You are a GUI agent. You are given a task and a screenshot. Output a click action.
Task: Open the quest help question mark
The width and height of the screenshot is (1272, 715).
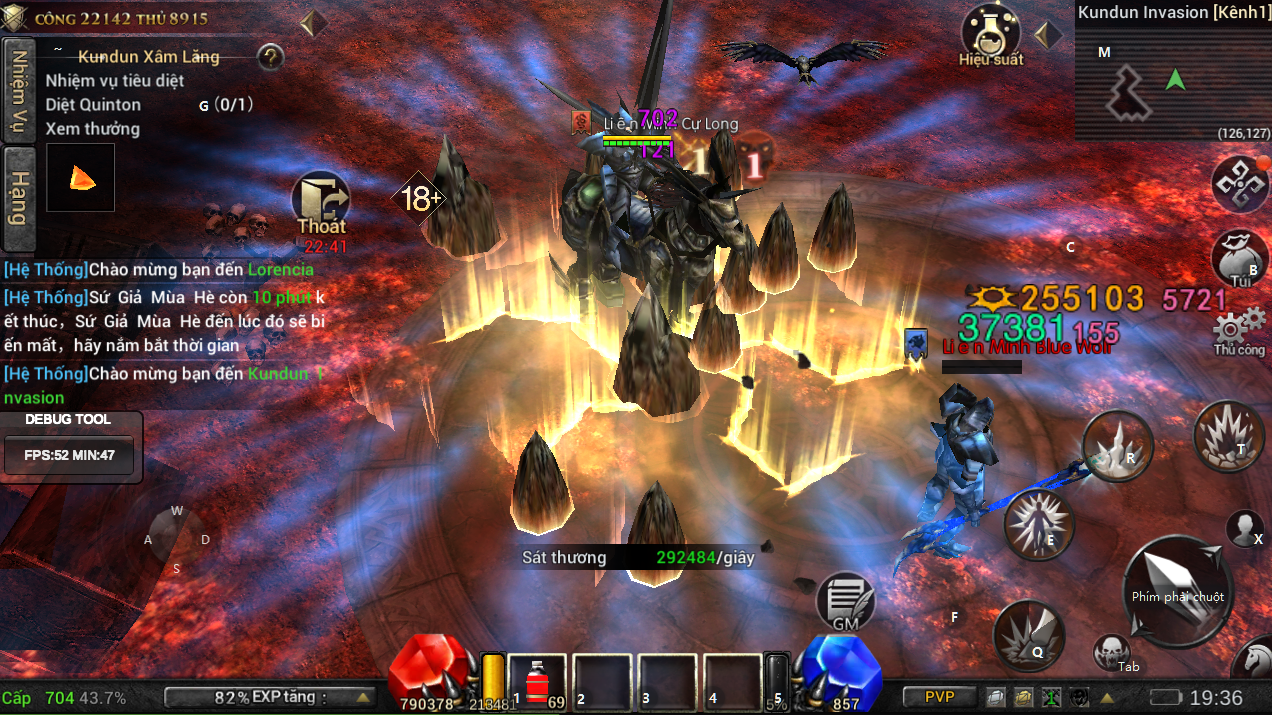point(271,57)
